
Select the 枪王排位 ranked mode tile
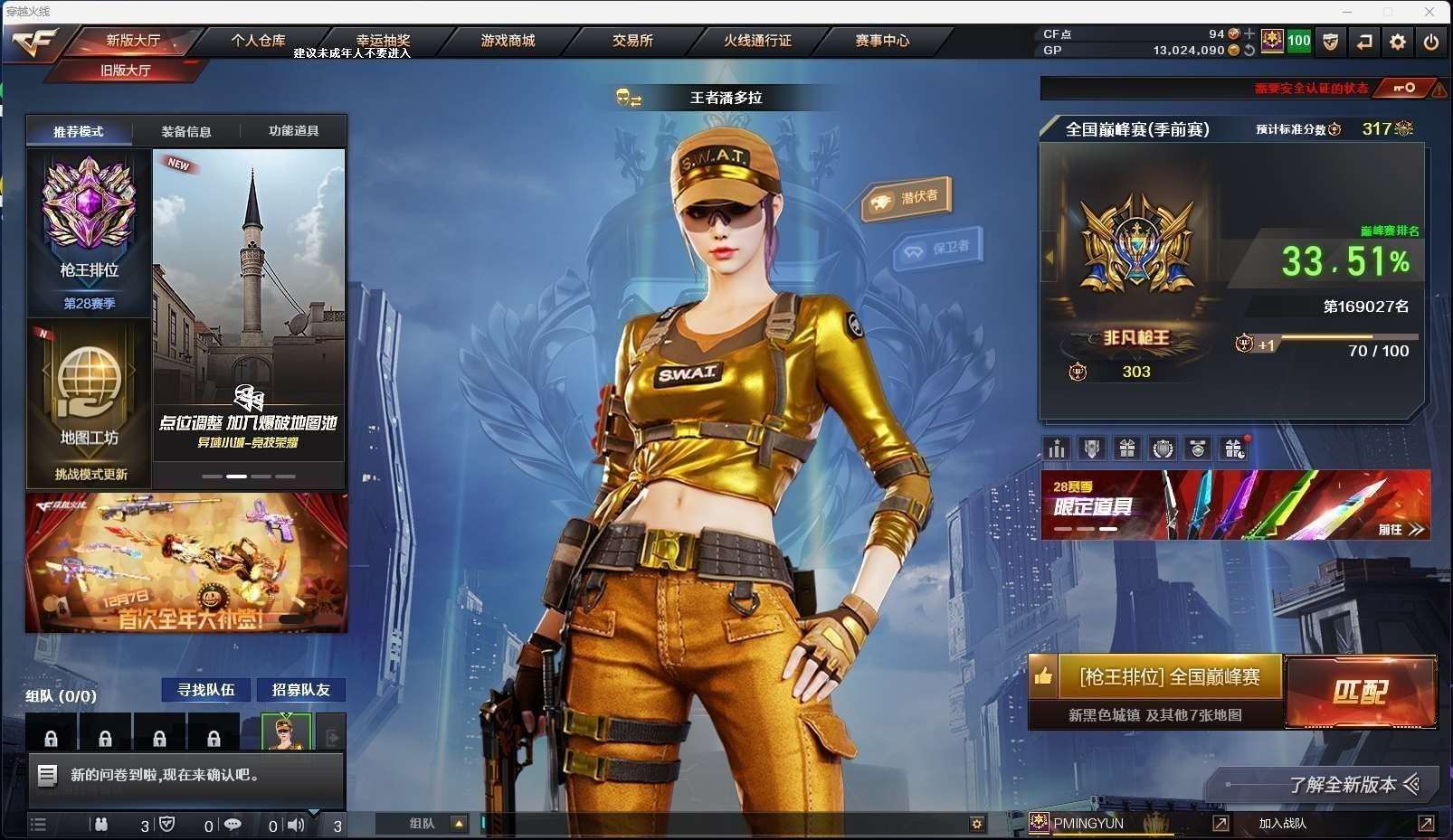[89, 231]
